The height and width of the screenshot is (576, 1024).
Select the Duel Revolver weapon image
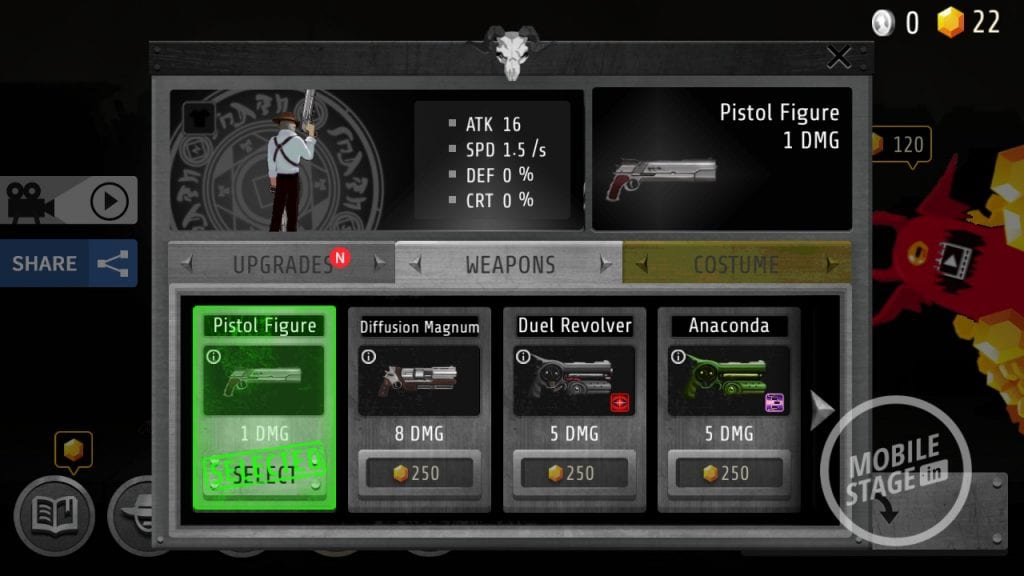[x=574, y=382]
